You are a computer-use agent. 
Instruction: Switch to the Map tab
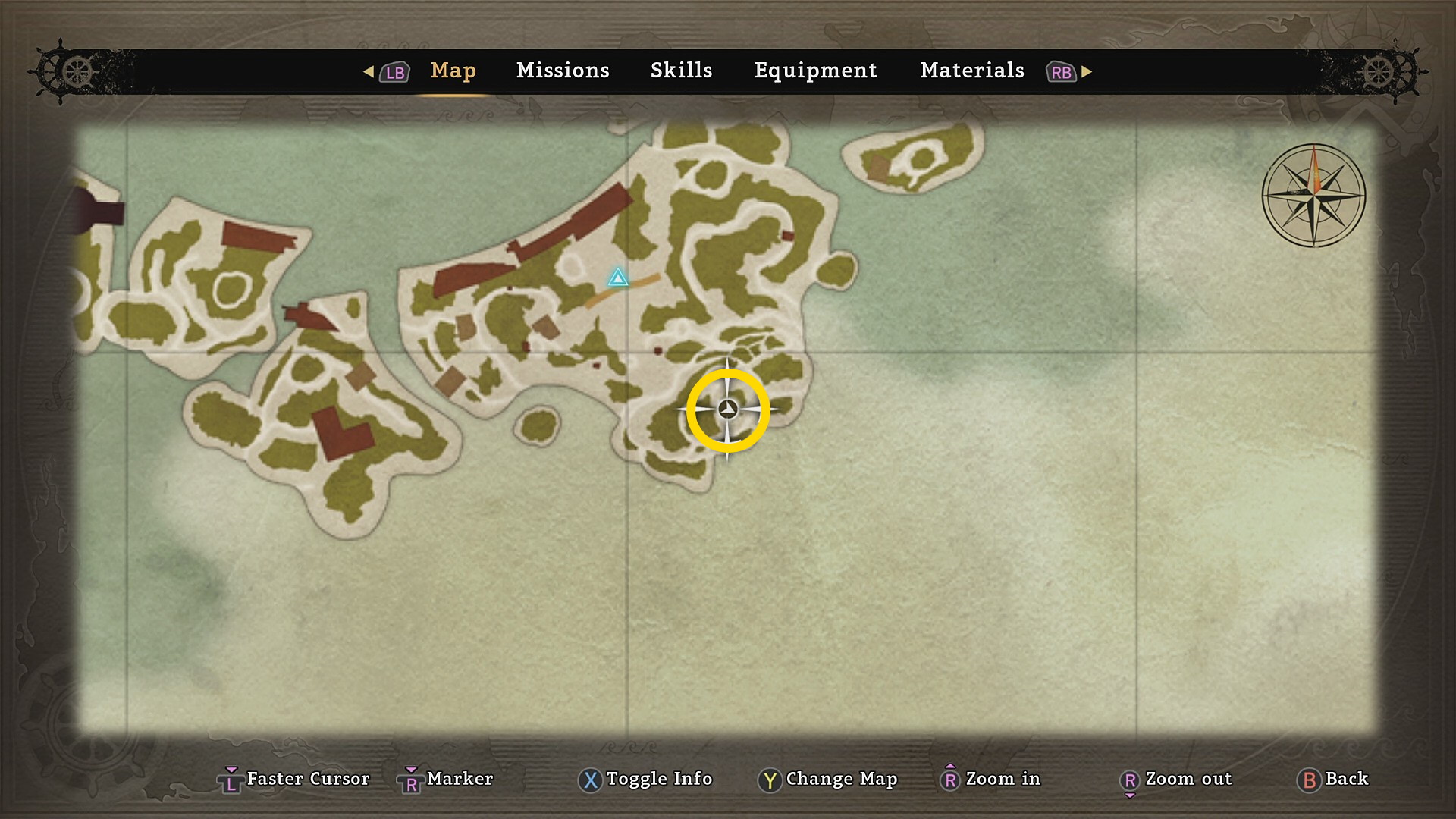453,71
